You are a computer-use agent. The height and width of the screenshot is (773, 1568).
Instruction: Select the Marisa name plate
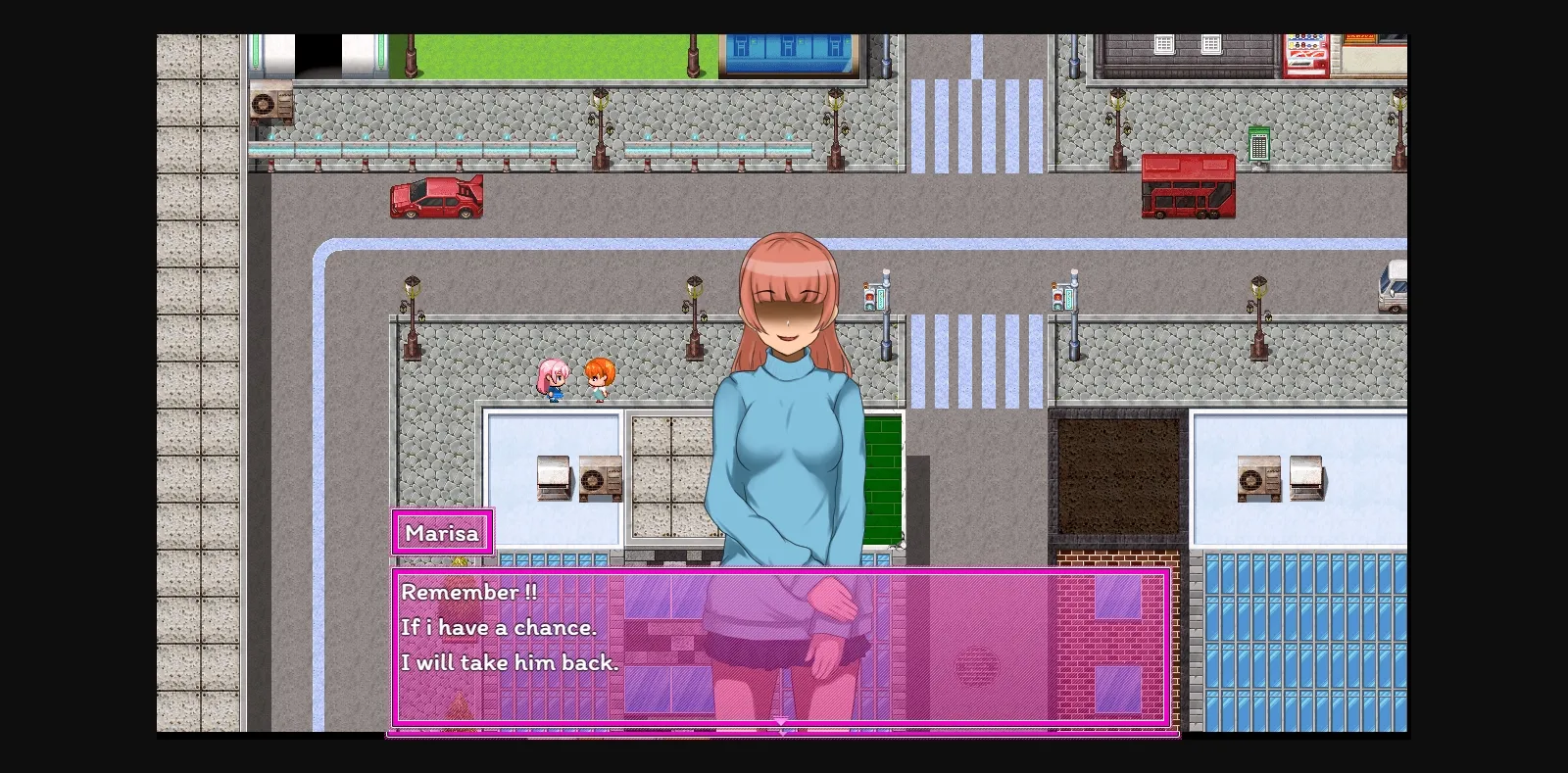(x=442, y=532)
